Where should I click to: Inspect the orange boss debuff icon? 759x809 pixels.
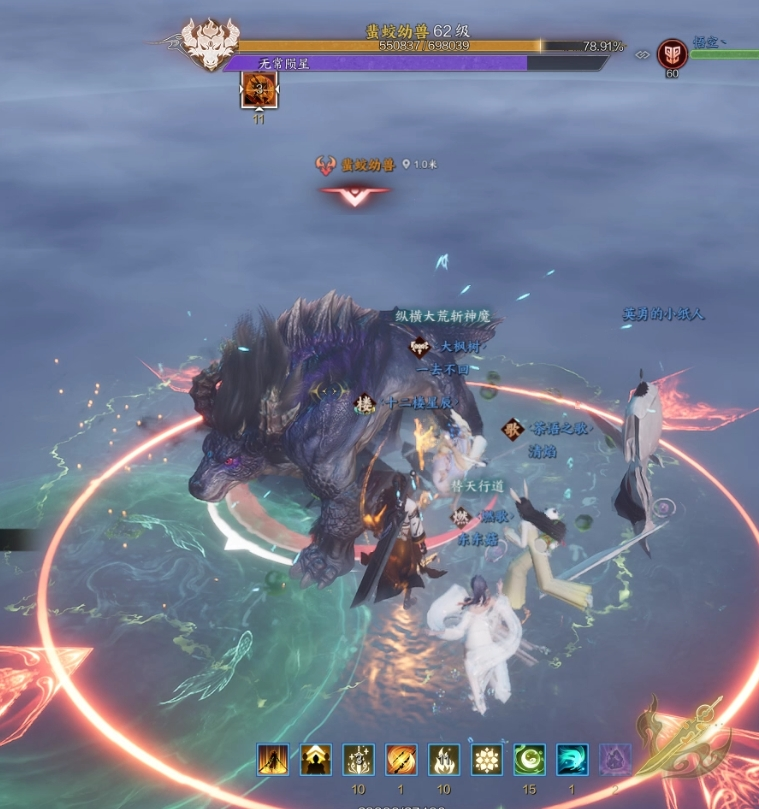click(259, 92)
